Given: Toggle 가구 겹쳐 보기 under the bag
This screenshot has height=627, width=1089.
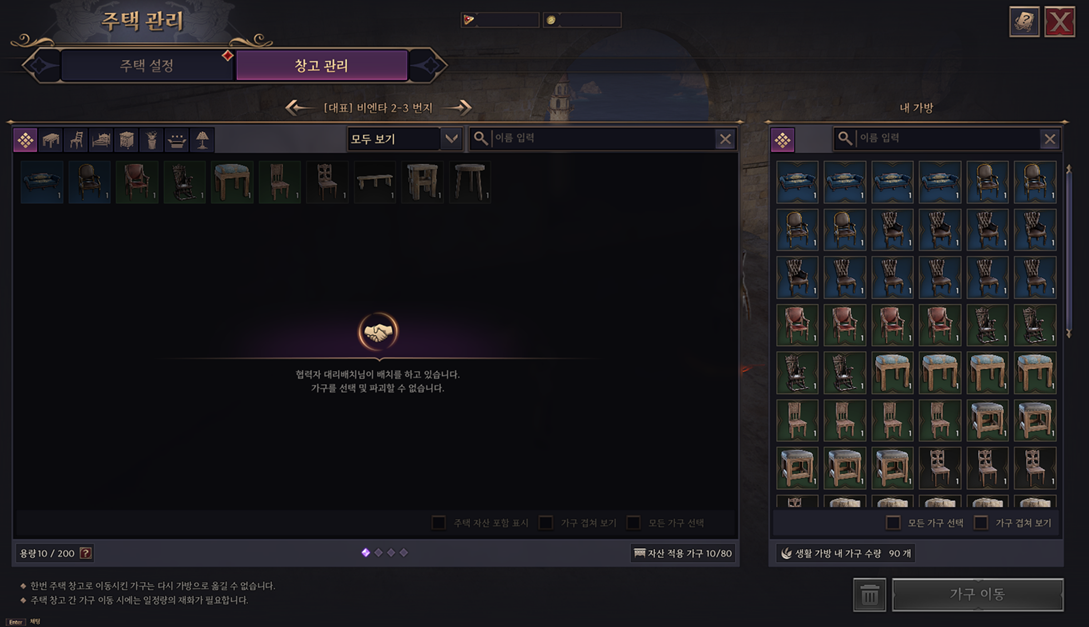Looking at the screenshot, I should pyautogui.click(x=981, y=522).
